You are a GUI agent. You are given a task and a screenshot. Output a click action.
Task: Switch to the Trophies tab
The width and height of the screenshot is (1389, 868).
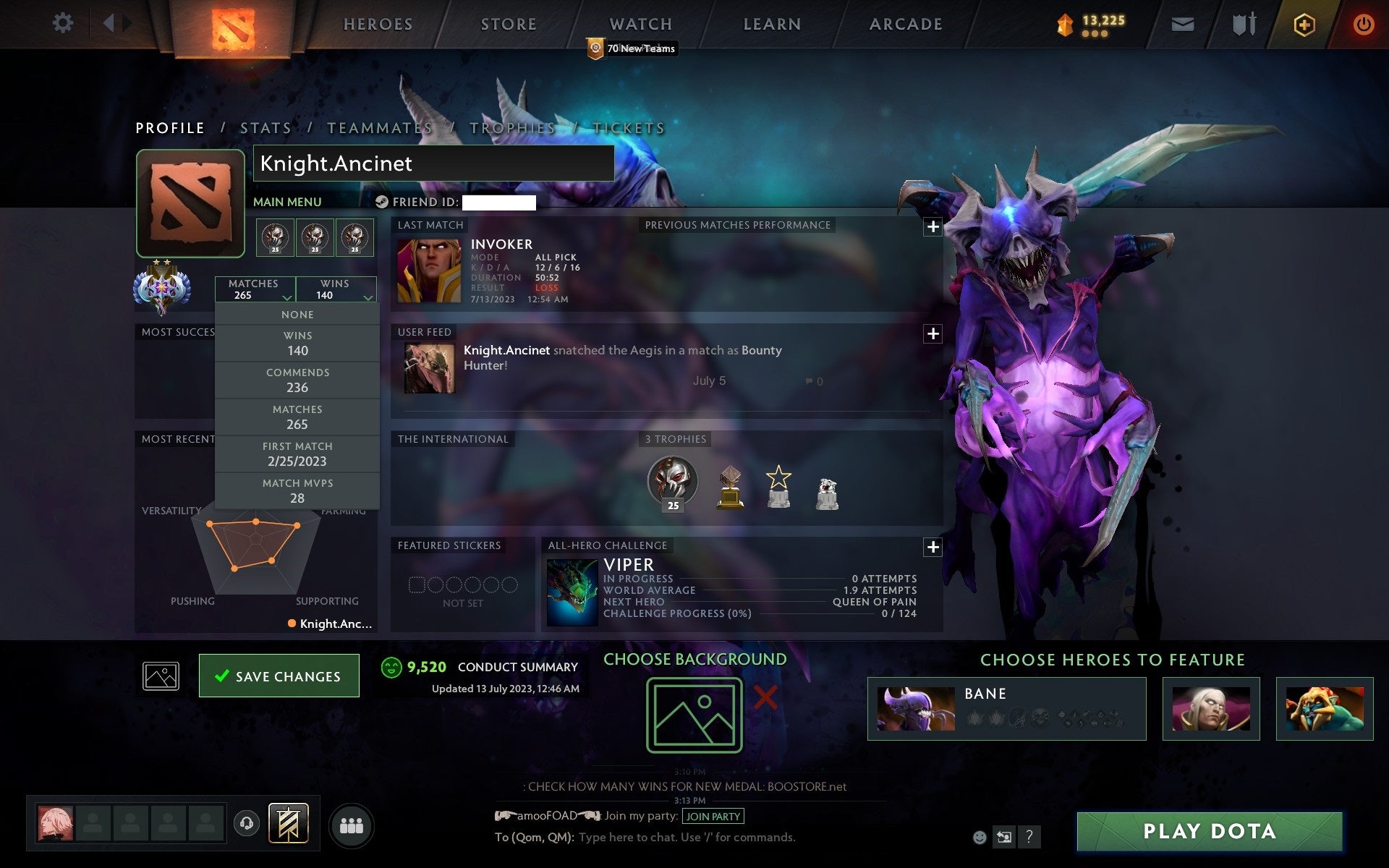[x=511, y=127]
